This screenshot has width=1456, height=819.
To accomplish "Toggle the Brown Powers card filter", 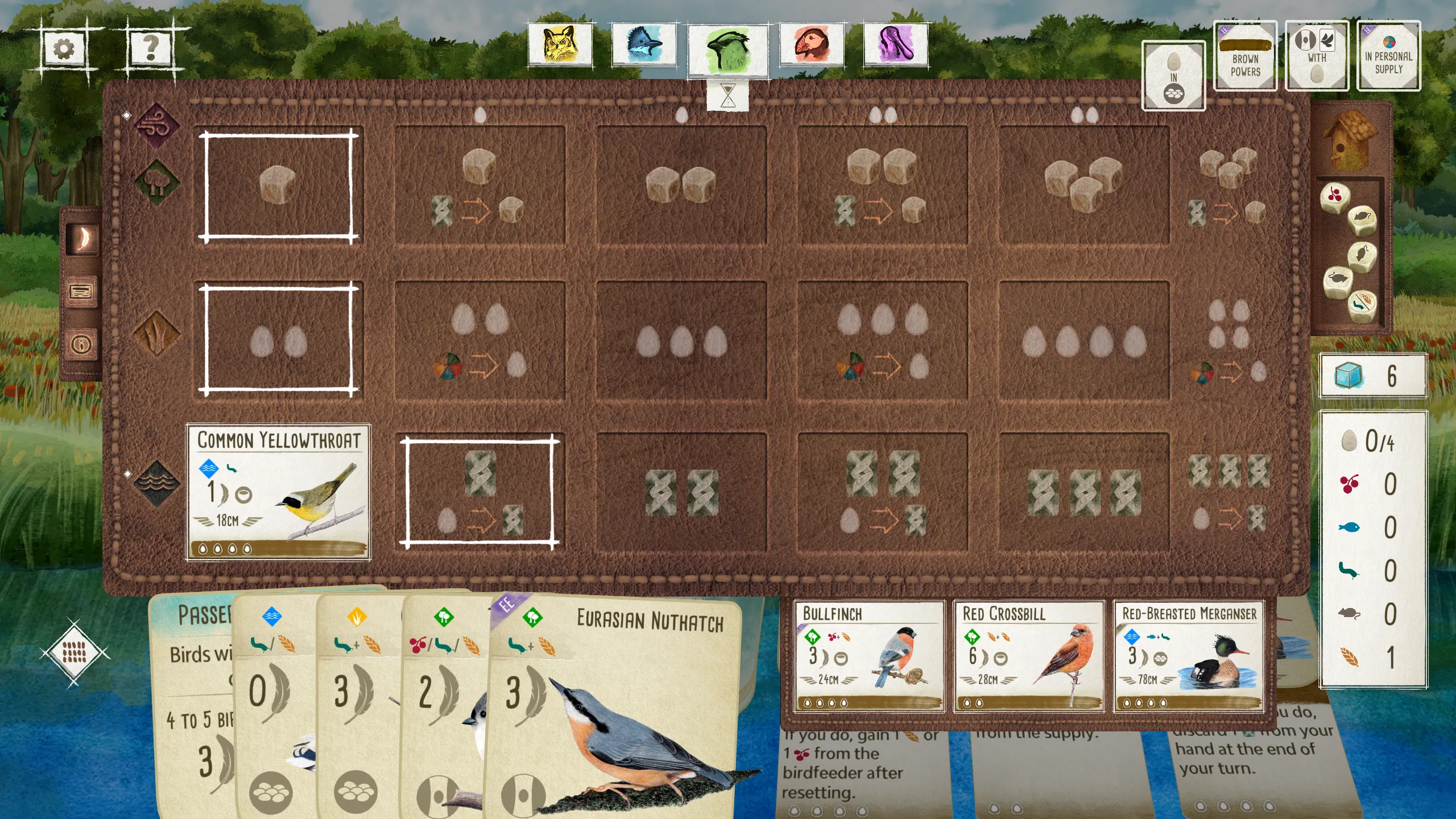I will [x=1244, y=55].
